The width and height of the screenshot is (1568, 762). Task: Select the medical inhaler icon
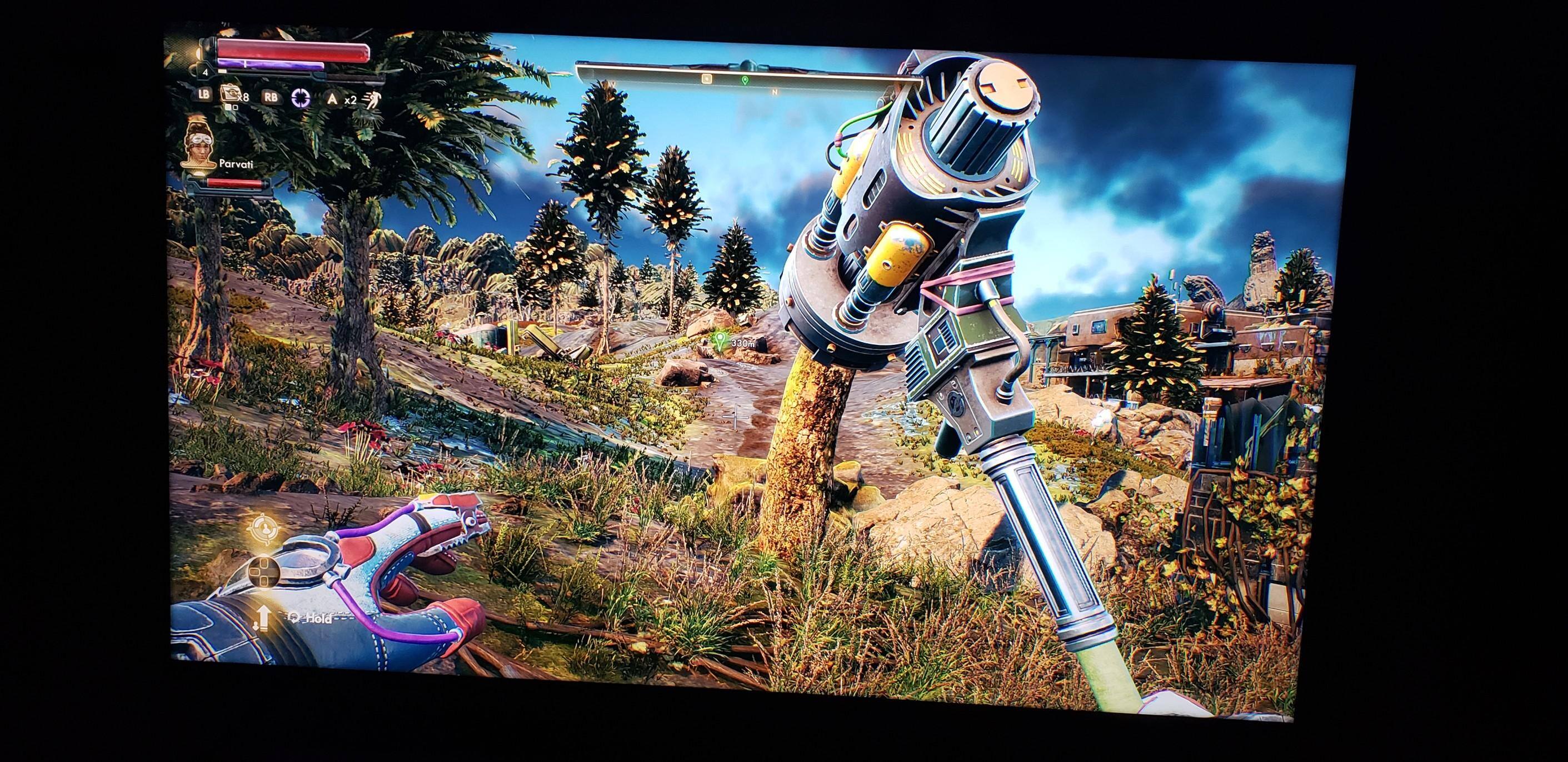(x=230, y=93)
